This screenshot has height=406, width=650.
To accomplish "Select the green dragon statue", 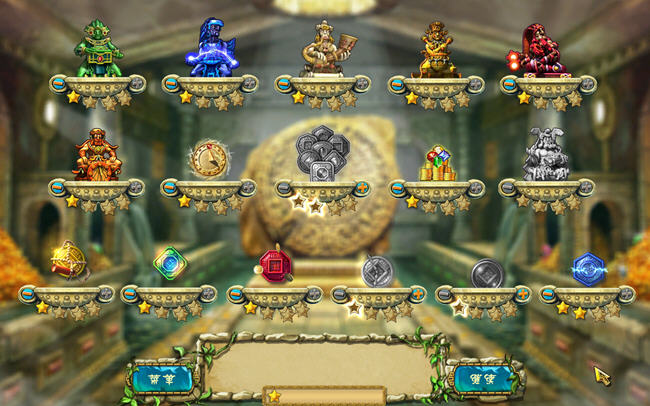I will click(x=98, y=48).
